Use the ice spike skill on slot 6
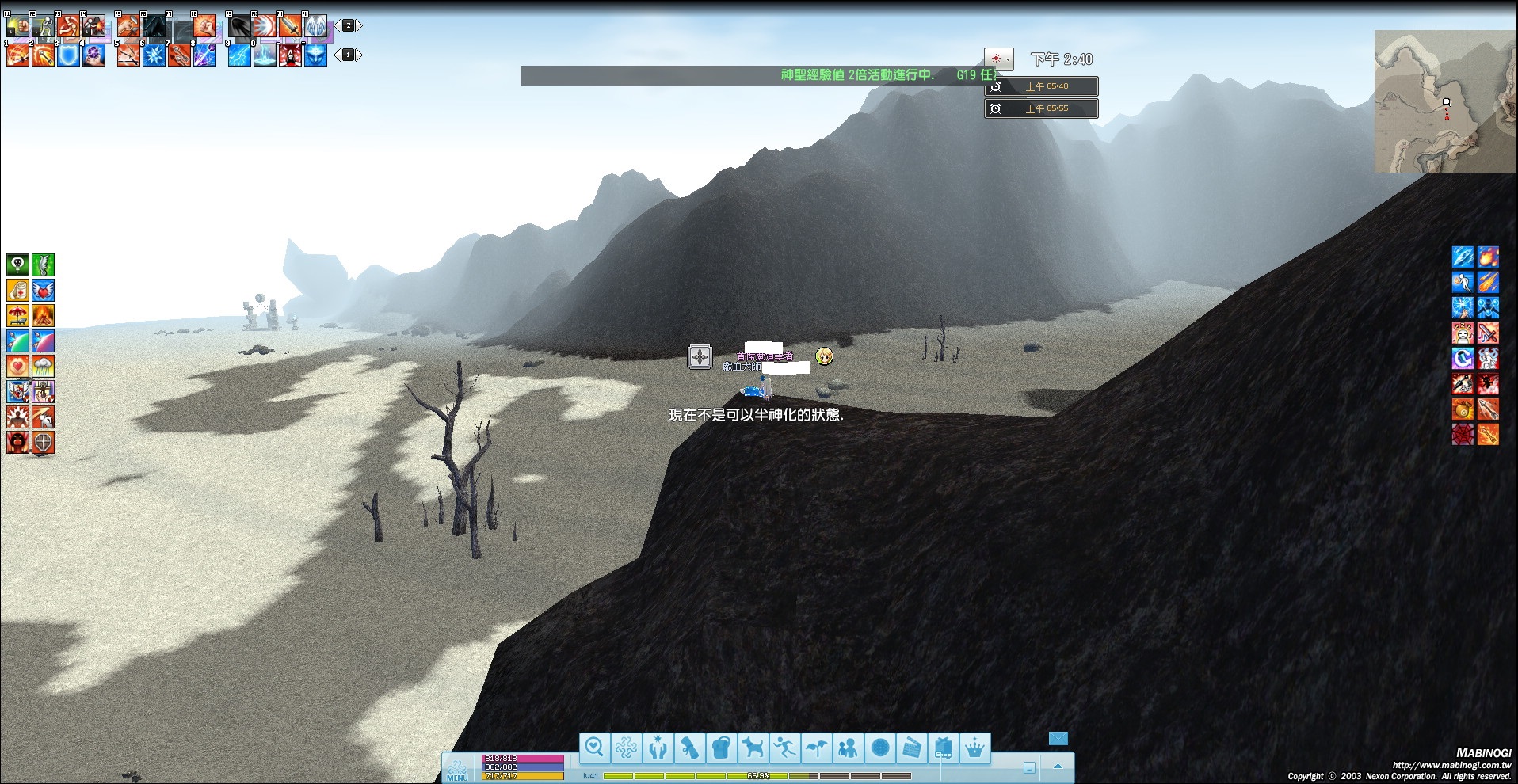The image size is (1518, 784). click(x=154, y=55)
